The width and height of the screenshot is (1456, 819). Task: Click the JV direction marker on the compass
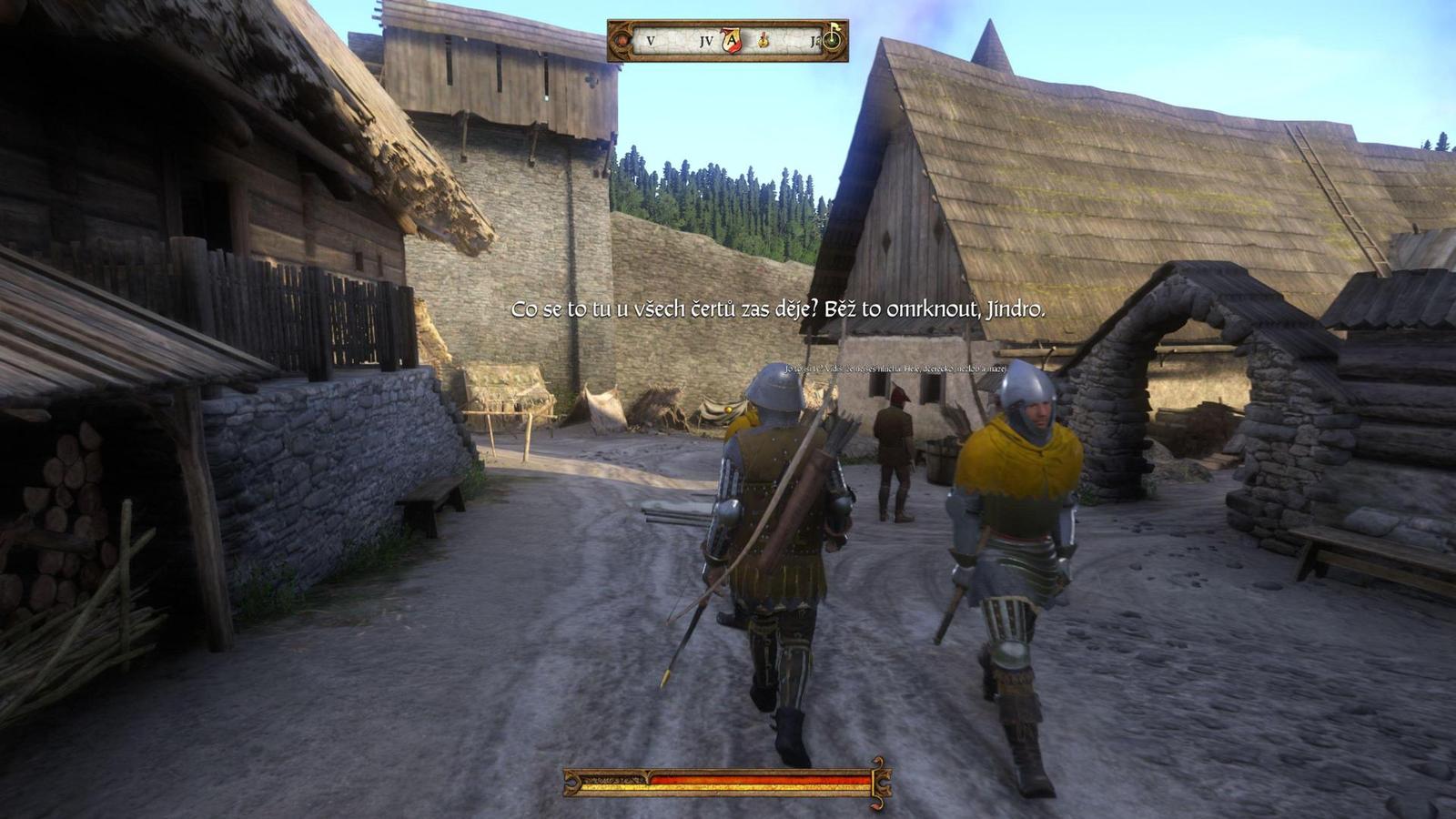point(707,40)
